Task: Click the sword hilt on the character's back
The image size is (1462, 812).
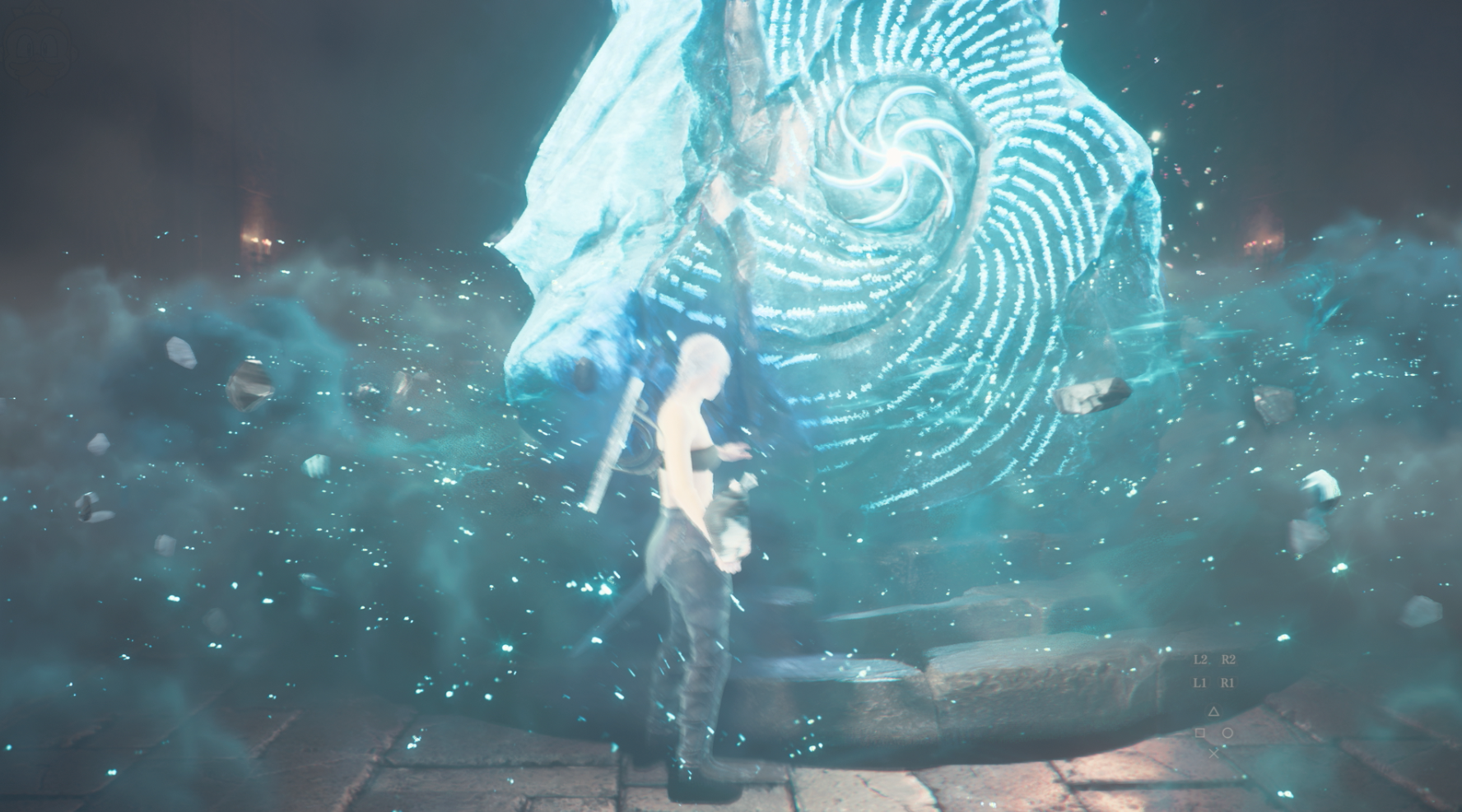Action: coord(640,436)
